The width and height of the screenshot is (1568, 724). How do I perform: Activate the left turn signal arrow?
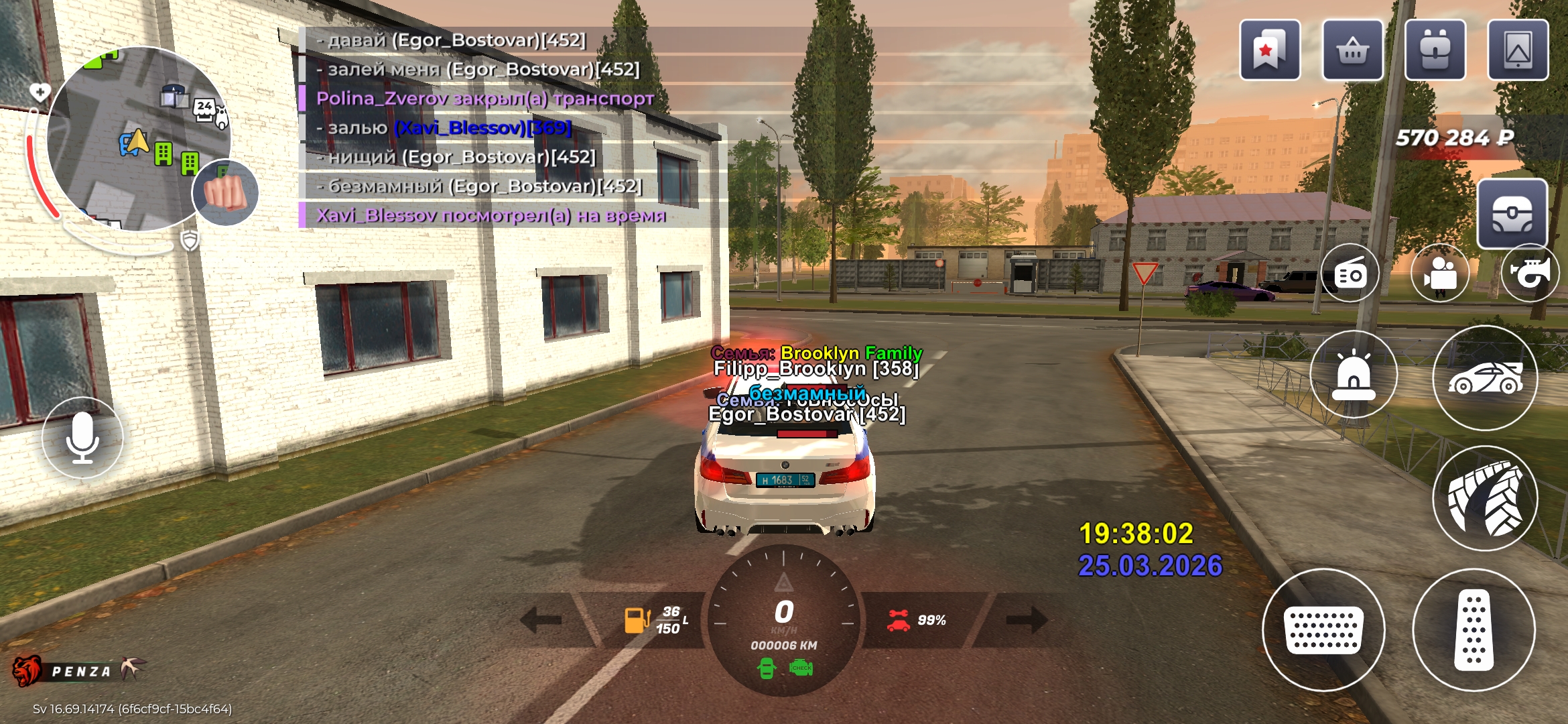click(x=541, y=619)
